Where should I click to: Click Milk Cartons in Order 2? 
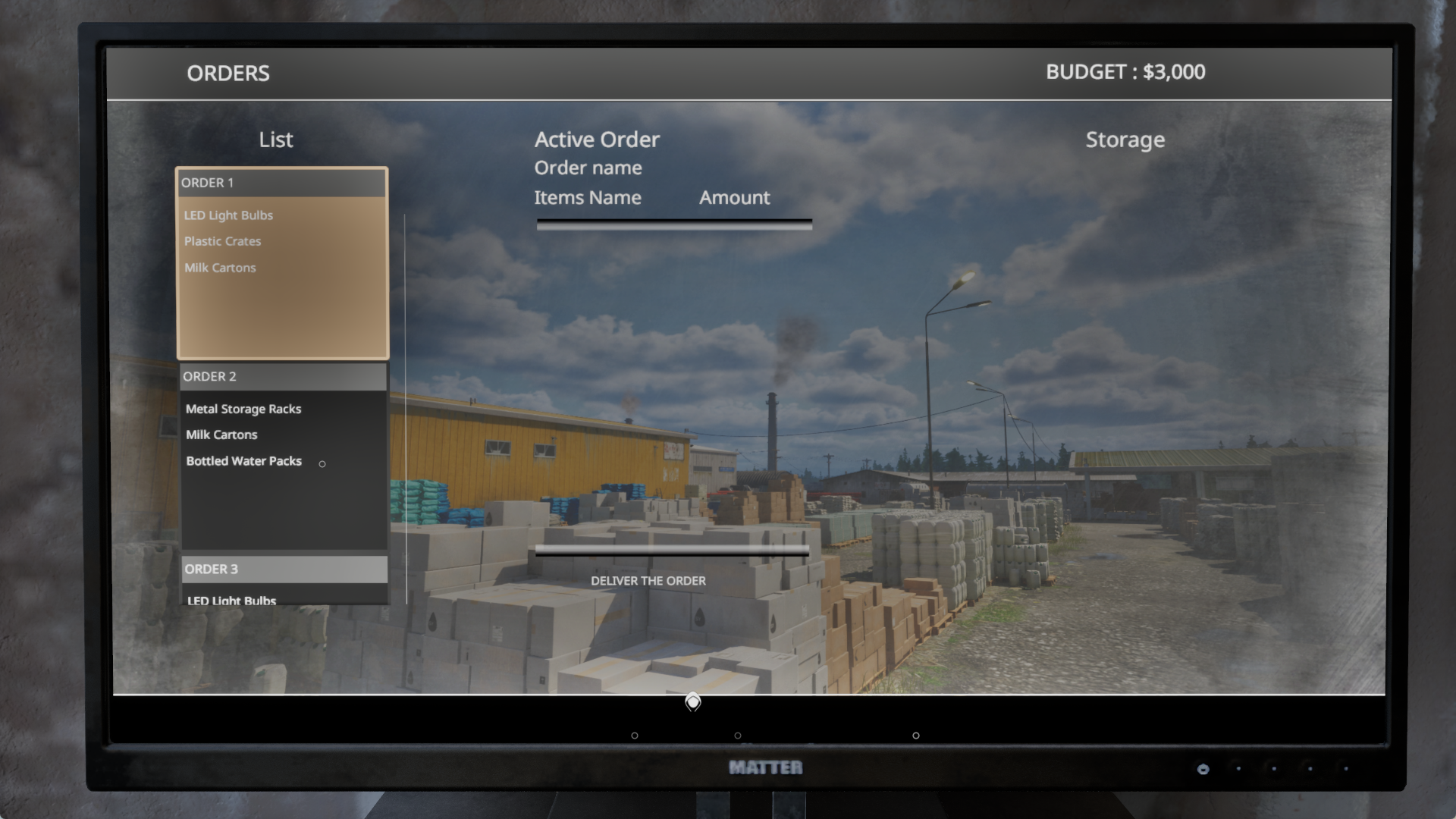[222, 435]
